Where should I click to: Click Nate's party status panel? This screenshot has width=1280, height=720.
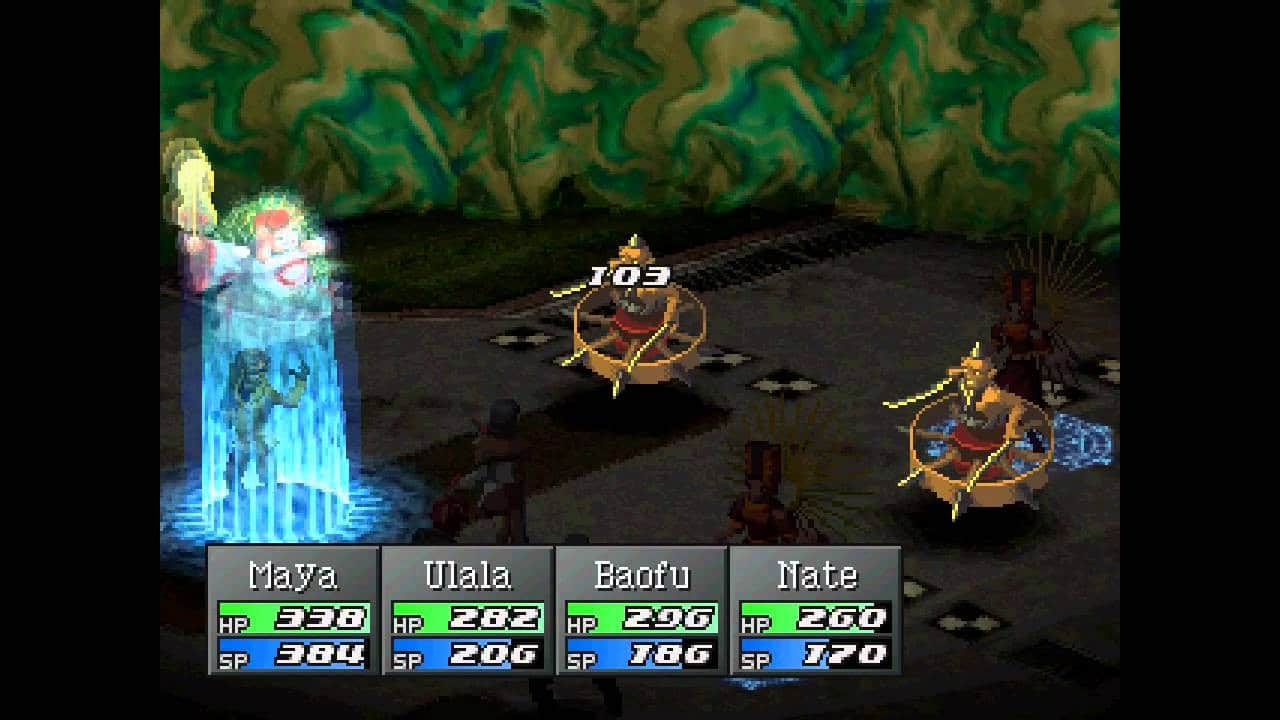click(x=815, y=610)
